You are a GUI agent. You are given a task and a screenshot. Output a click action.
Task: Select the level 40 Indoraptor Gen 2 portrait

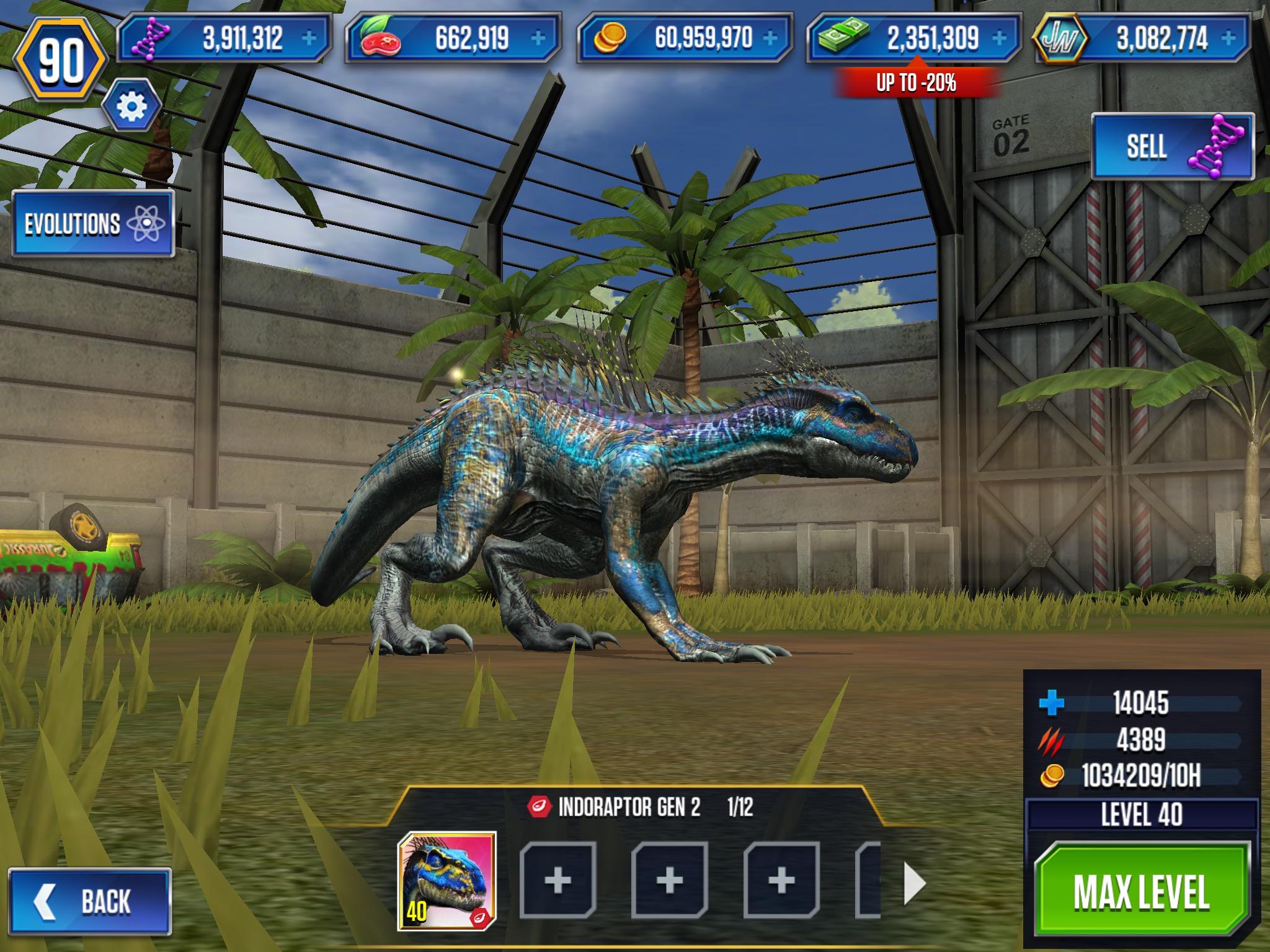446,881
